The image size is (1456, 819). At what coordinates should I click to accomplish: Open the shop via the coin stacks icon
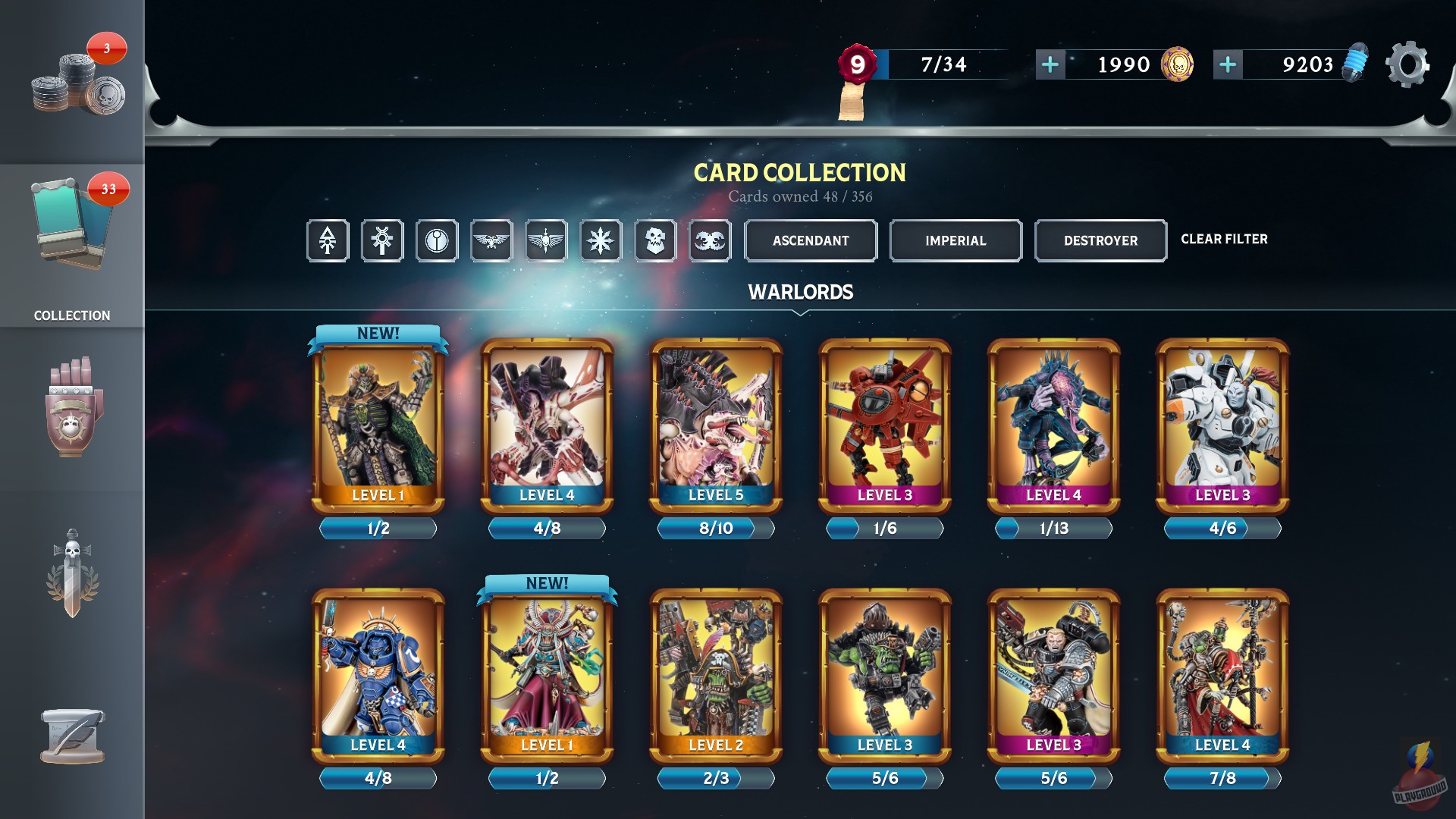click(72, 80)
